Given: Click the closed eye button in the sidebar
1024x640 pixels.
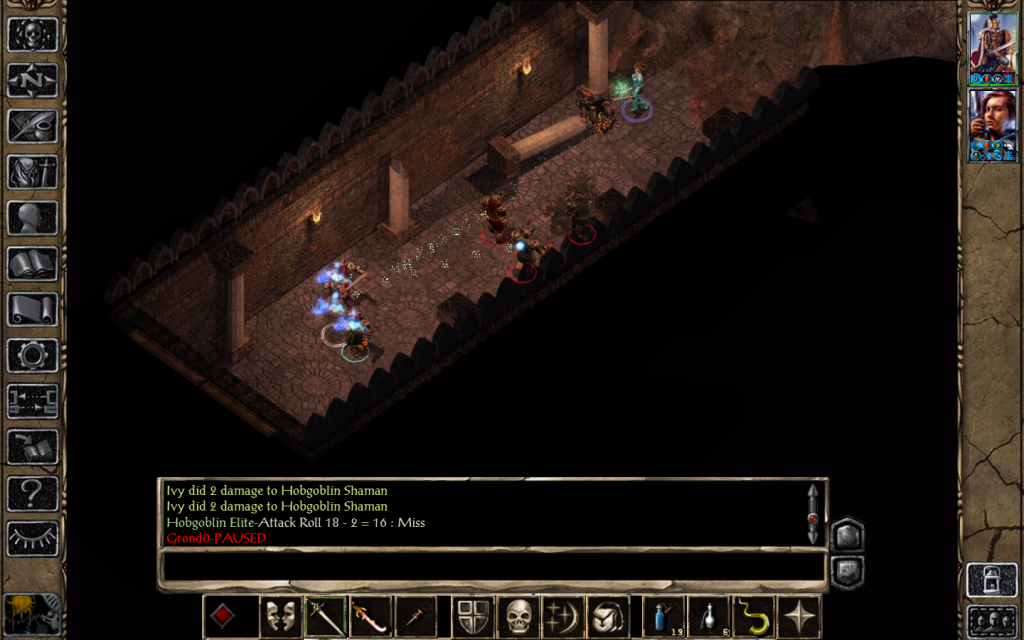Looking at the screenshot, I should (x=32, y=538).
